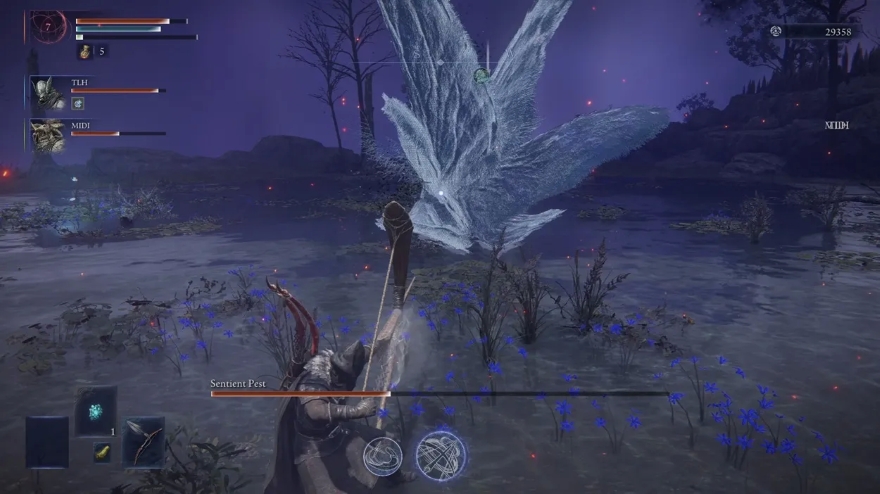Click the status effect icon under TLH
The height and width of the screenshot is (494, 880).
77,103
